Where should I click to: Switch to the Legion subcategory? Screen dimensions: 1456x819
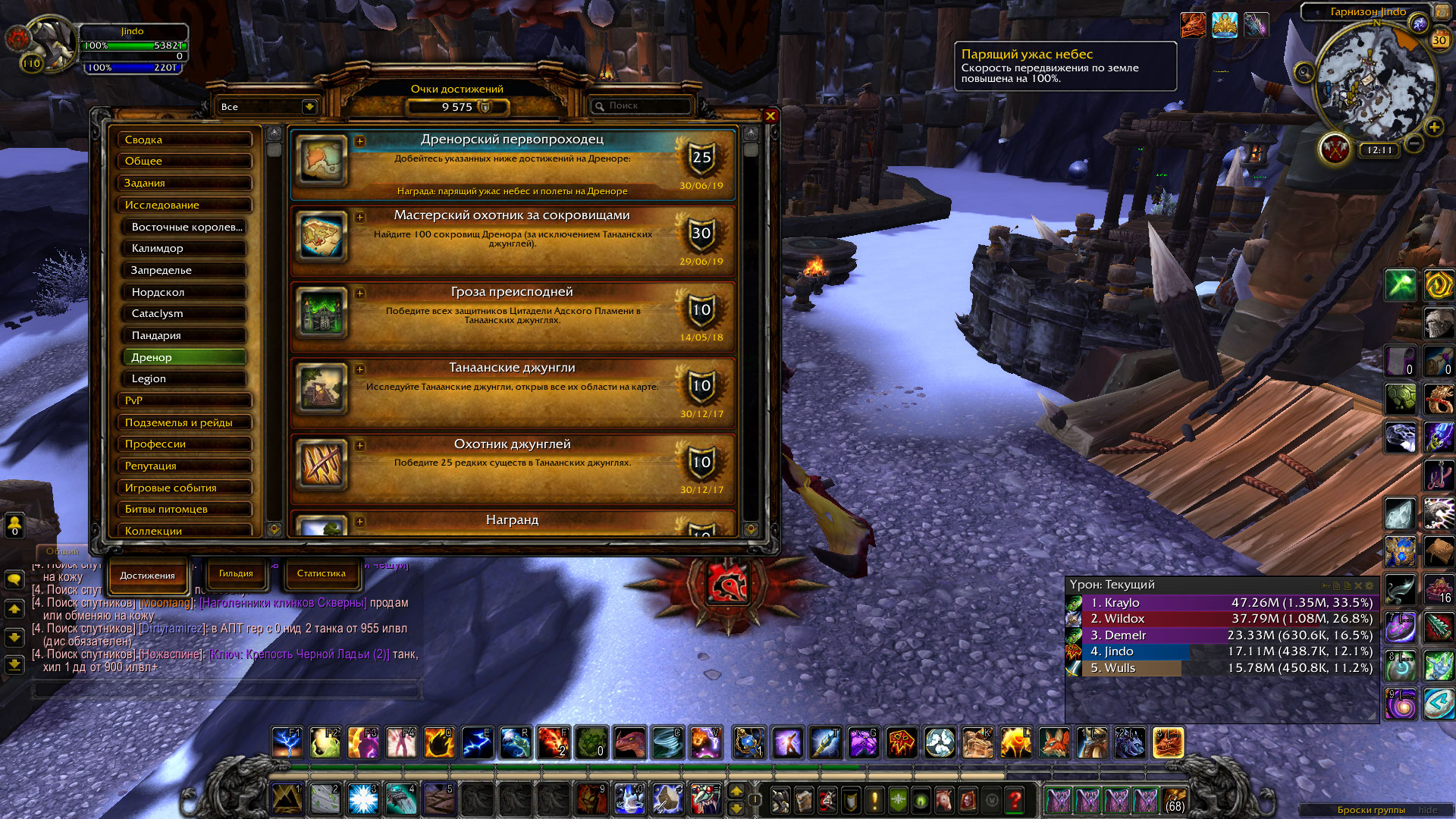tap(184, 378)
